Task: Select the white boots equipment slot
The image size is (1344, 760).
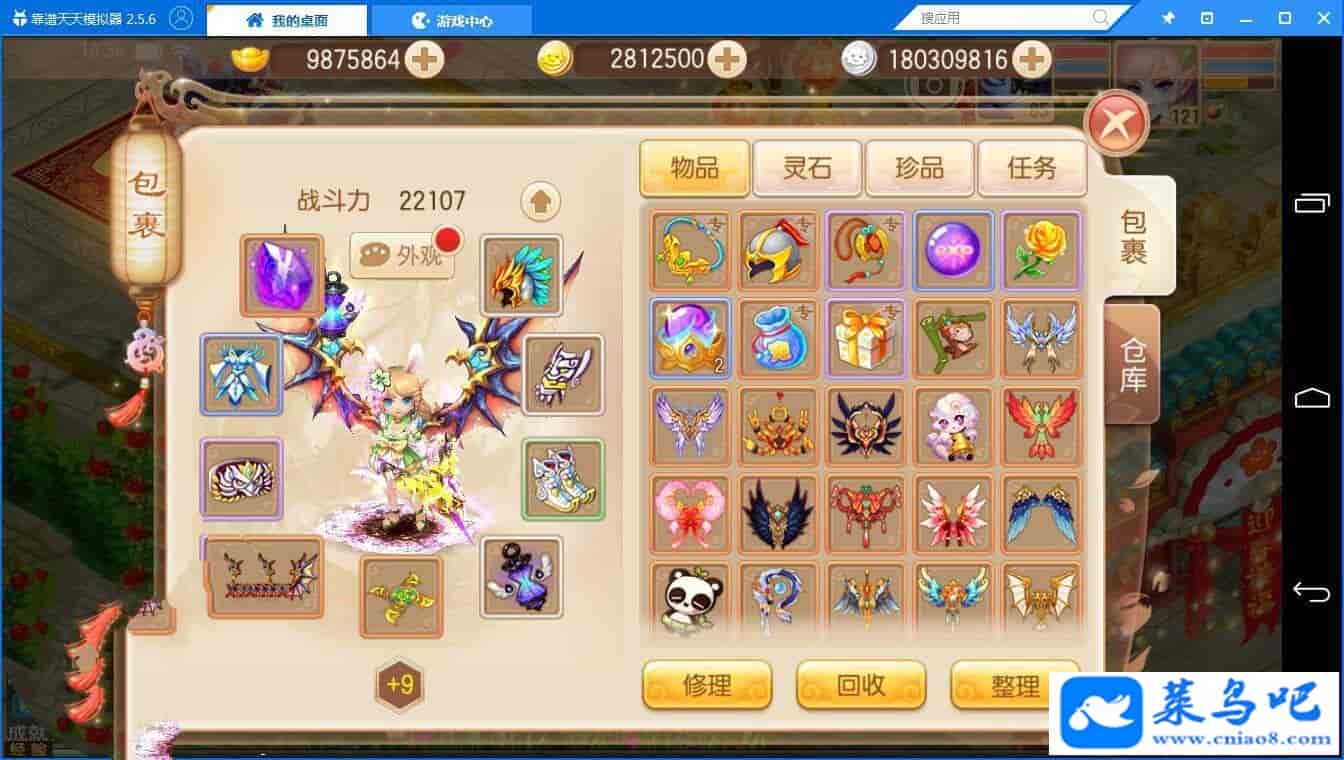Action: tap(563, 479)
